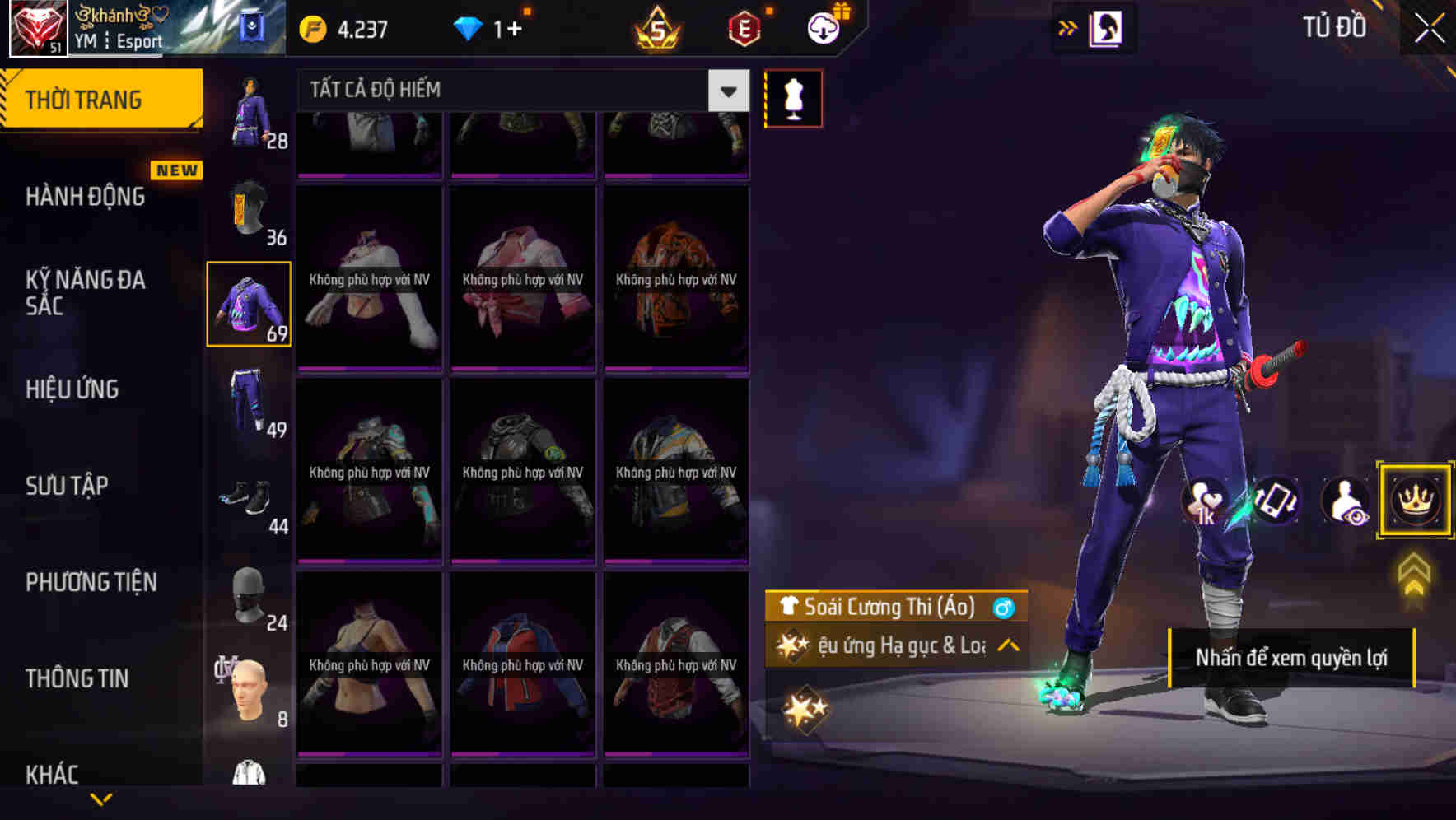
Task: Toggle the highlighted crown privileges icon
Action: point(1414,500)
